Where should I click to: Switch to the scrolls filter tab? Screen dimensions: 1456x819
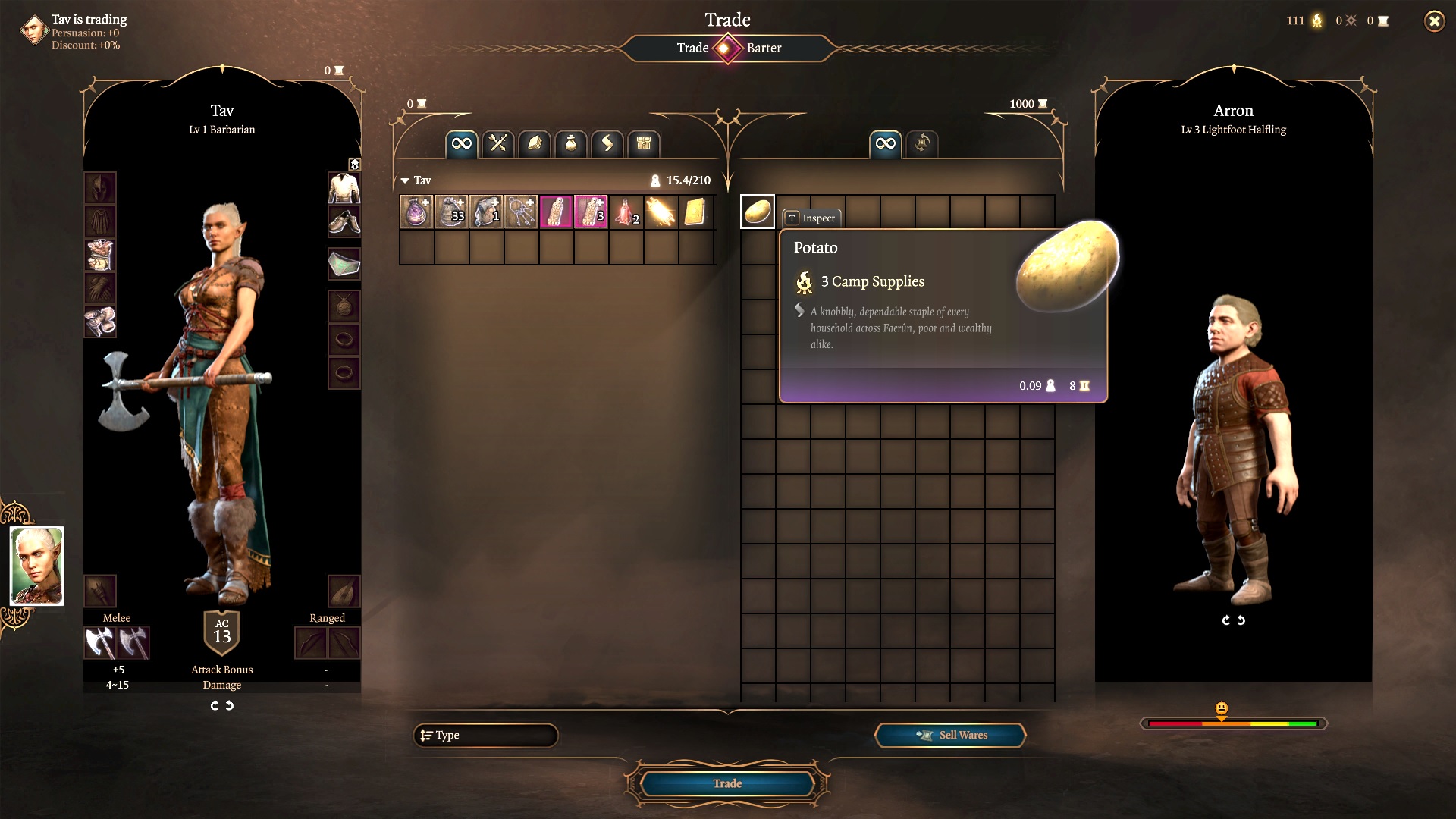coord(607,143)
